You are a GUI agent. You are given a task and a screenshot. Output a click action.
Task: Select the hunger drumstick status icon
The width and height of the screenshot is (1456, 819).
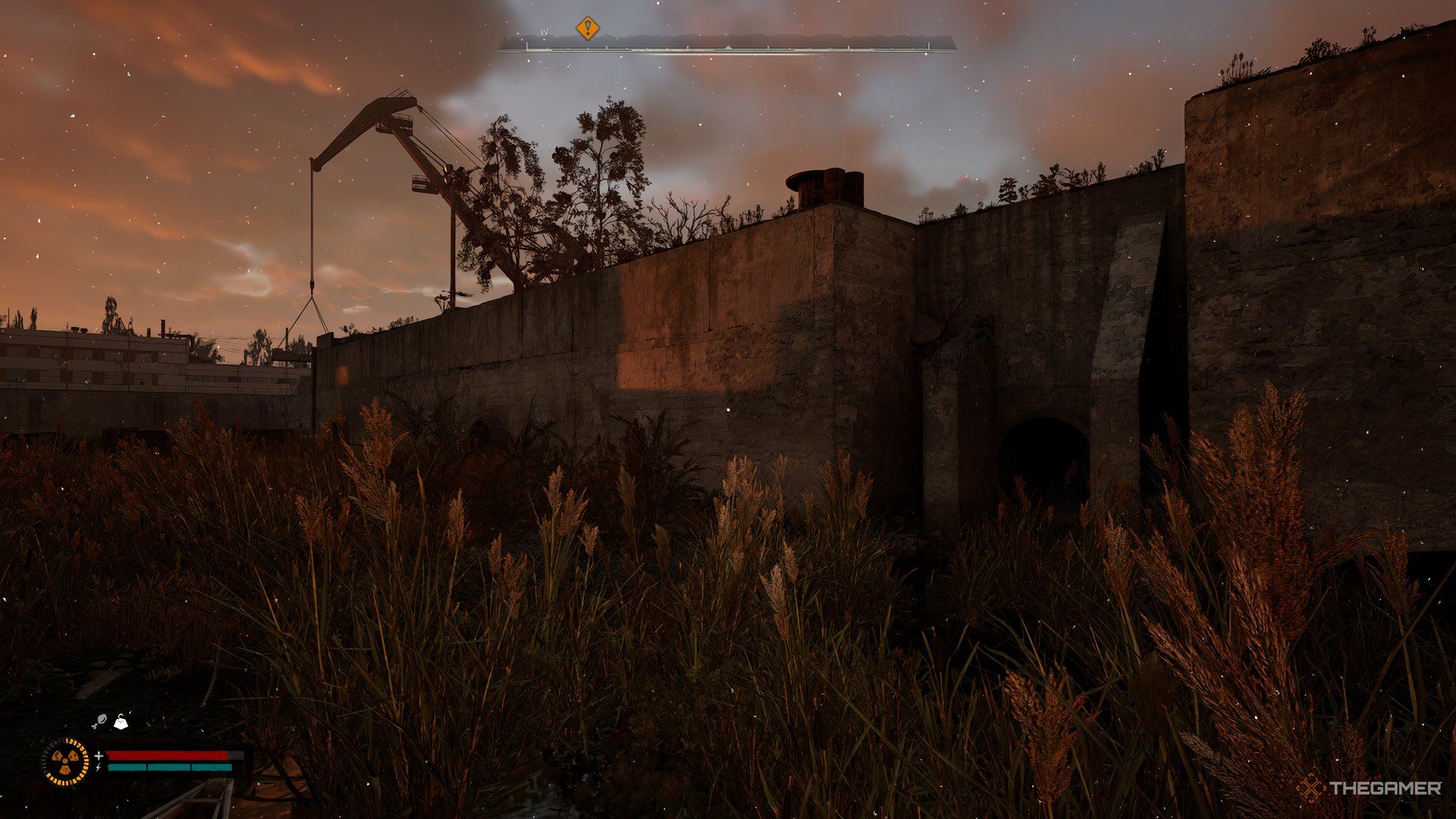point(99,722)
